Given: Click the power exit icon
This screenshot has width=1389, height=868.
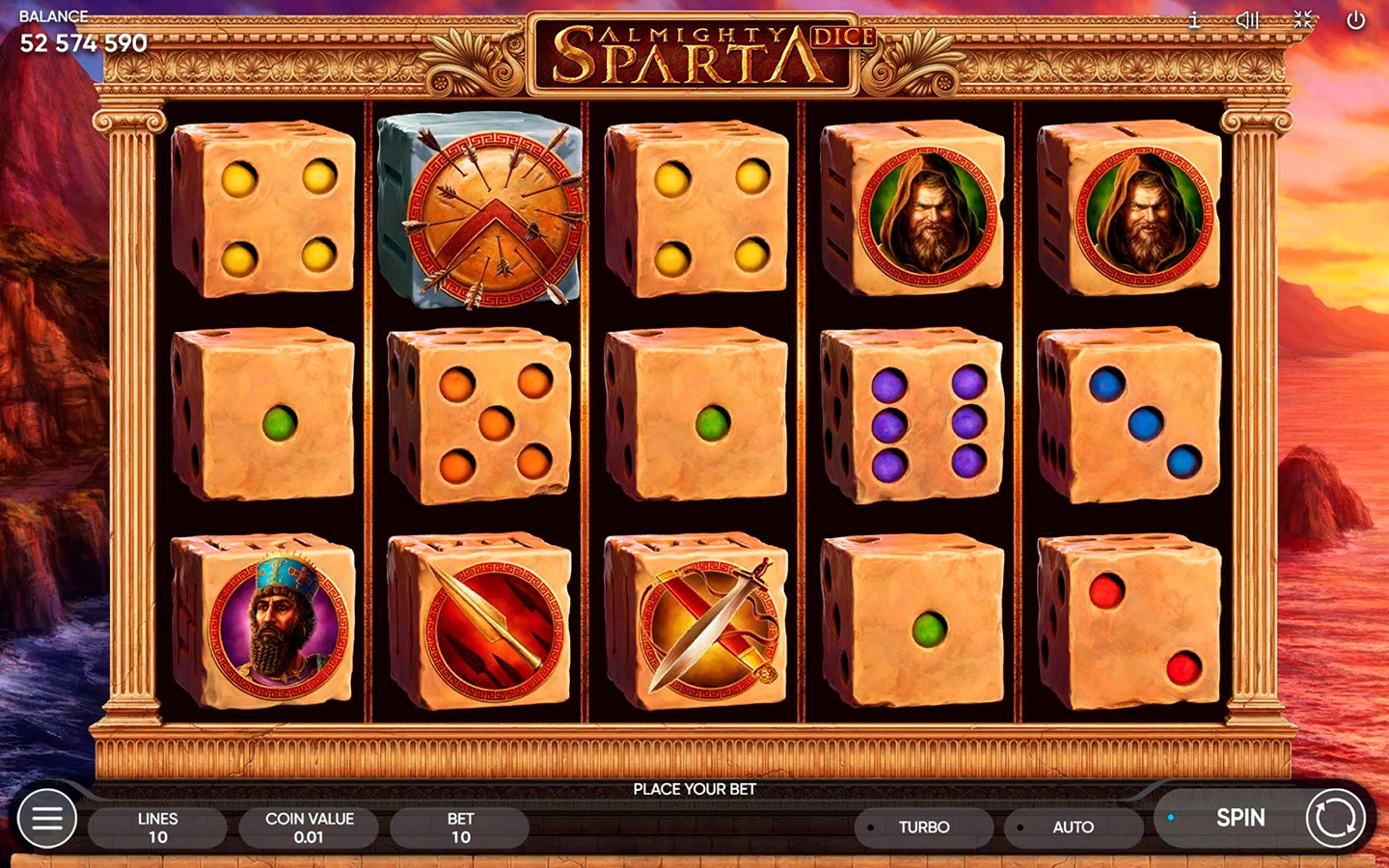Looking at the screenshot, I should click(1355, 20).
